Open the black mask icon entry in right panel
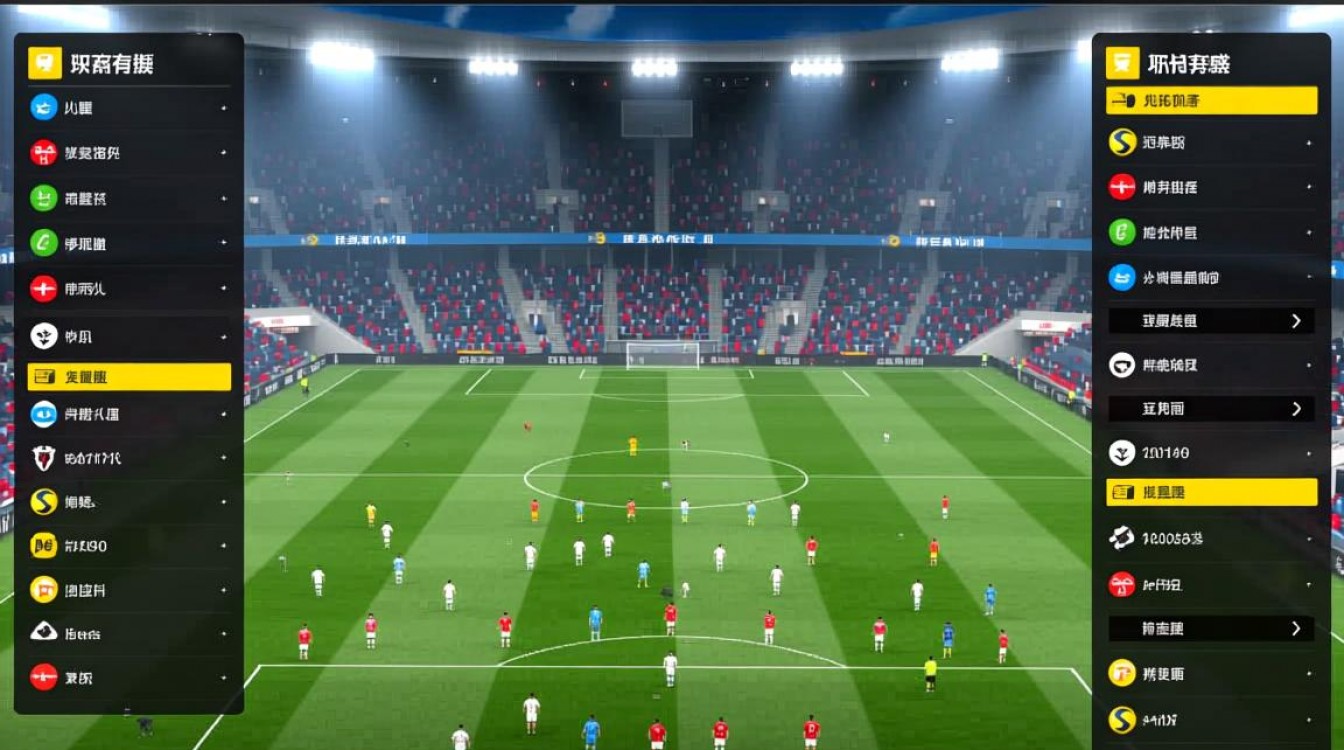Screen dimensions: 1344x750 [1121, 366]
